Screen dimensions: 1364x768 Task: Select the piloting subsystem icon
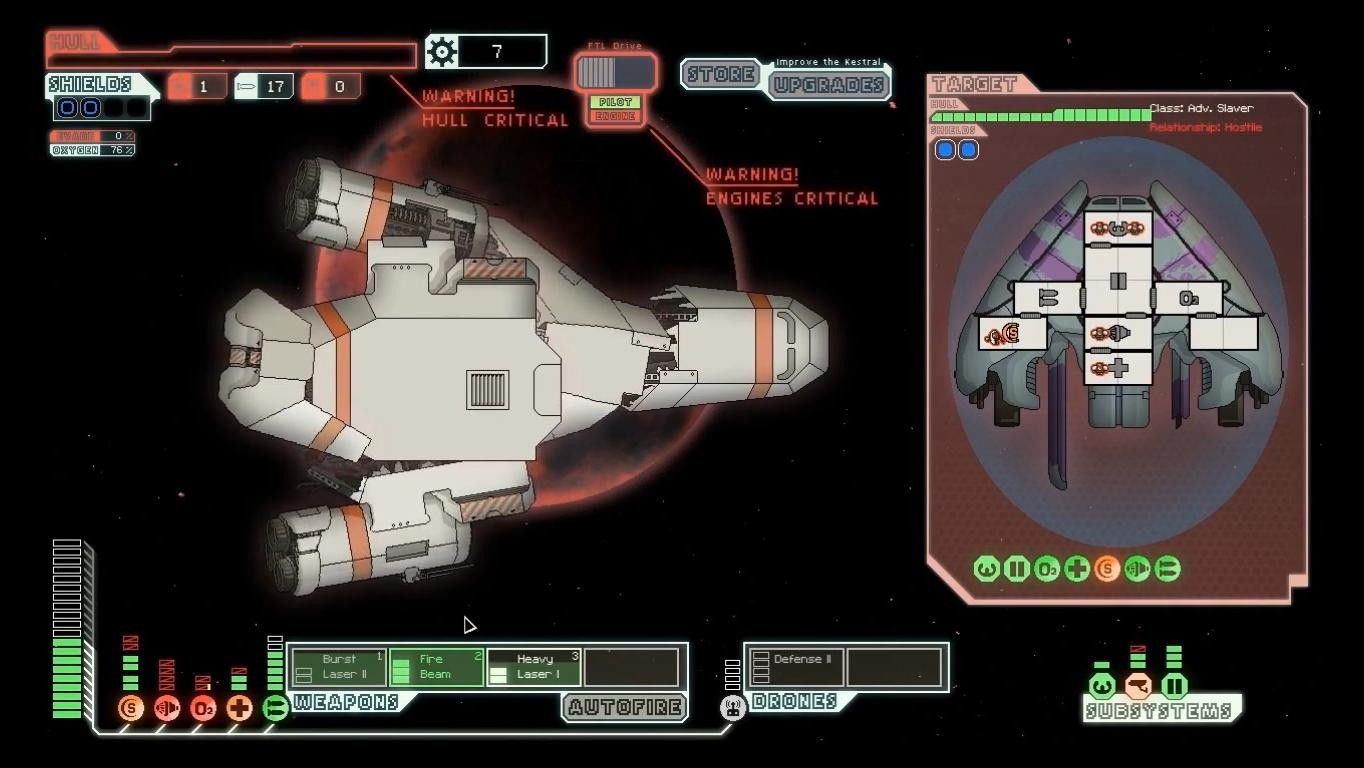(1102, 687)
